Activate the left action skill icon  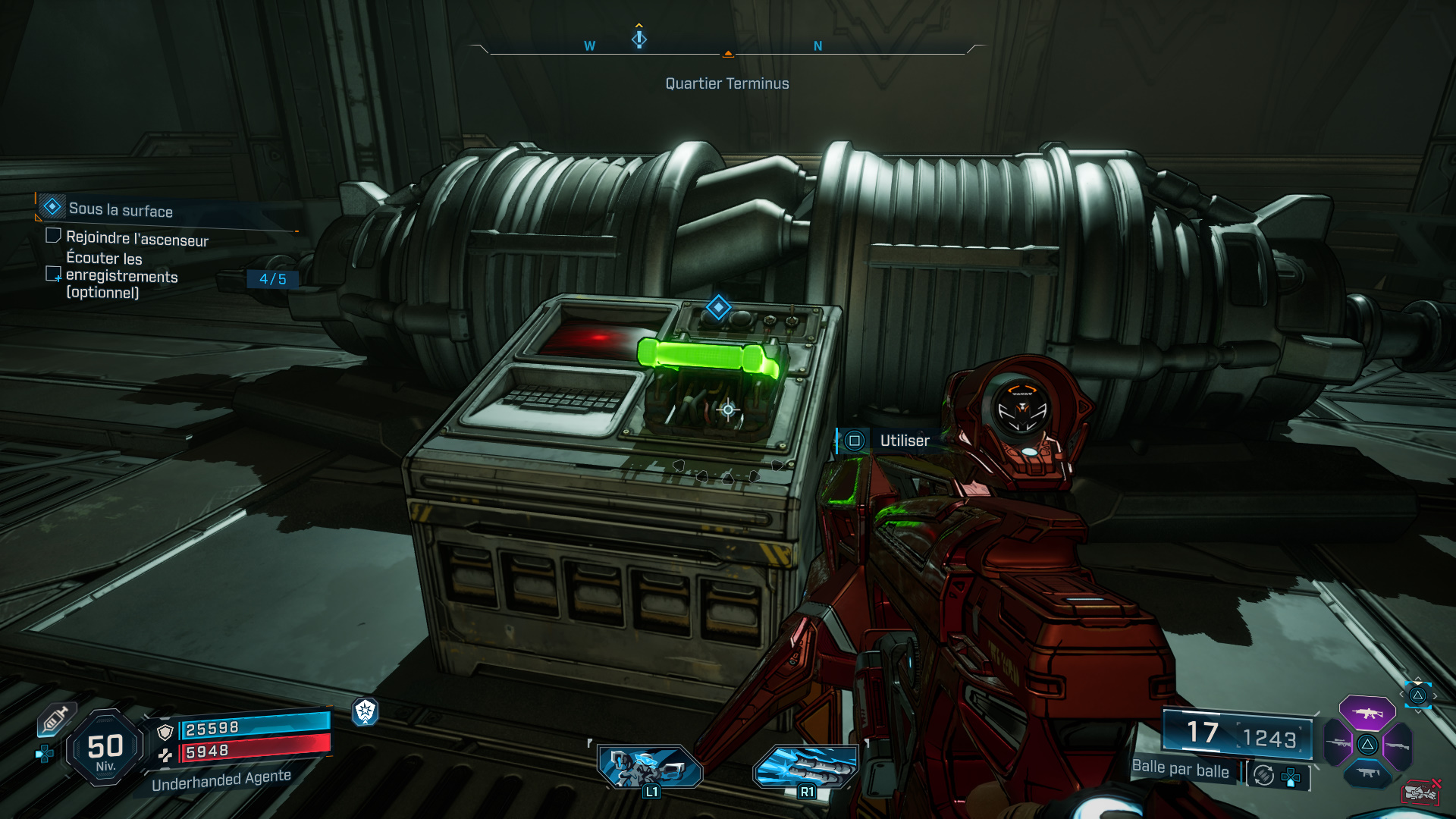pyautogui.click(x=650, y=766)
